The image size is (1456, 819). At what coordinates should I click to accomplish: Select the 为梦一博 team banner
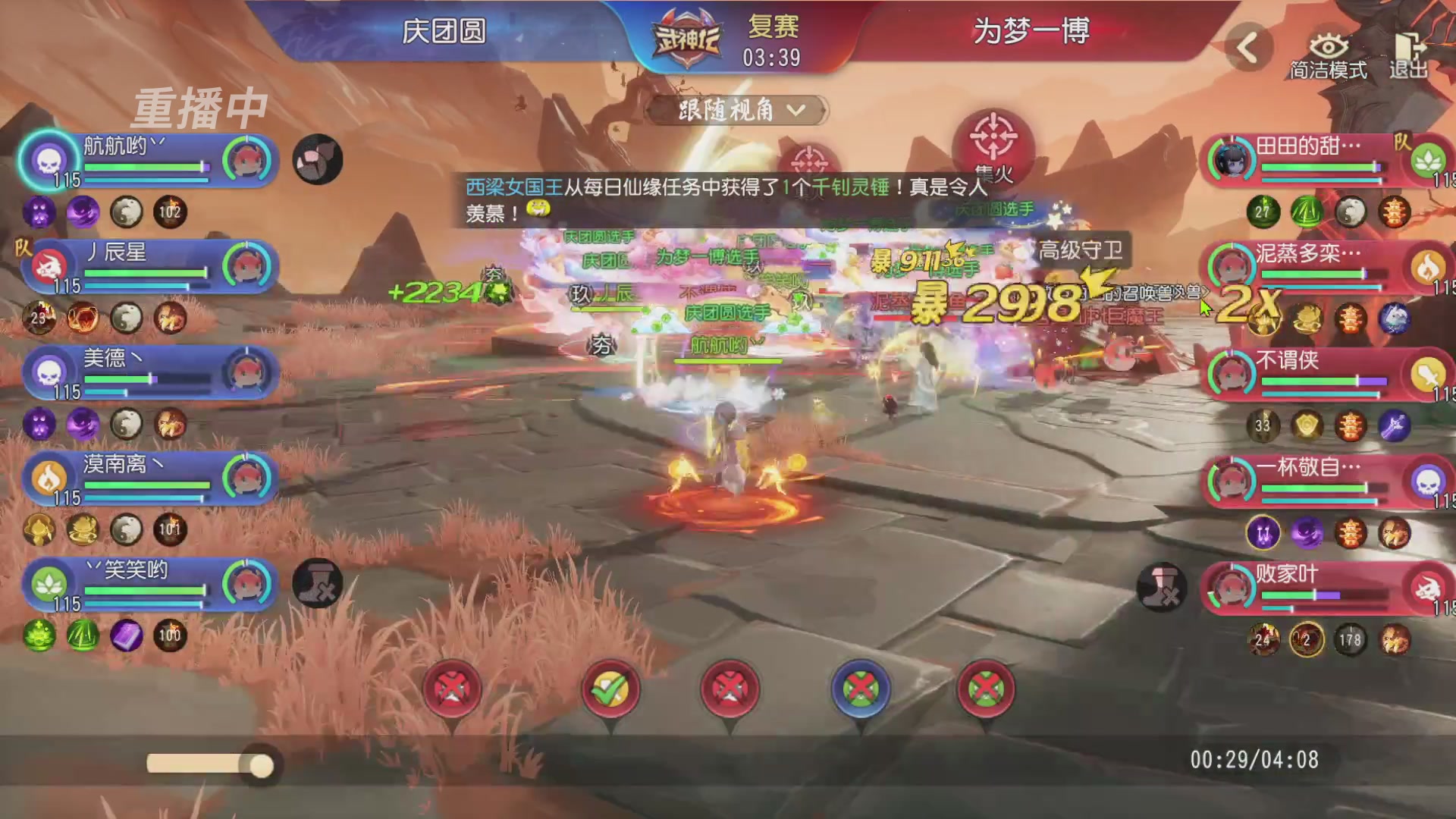1031,32
